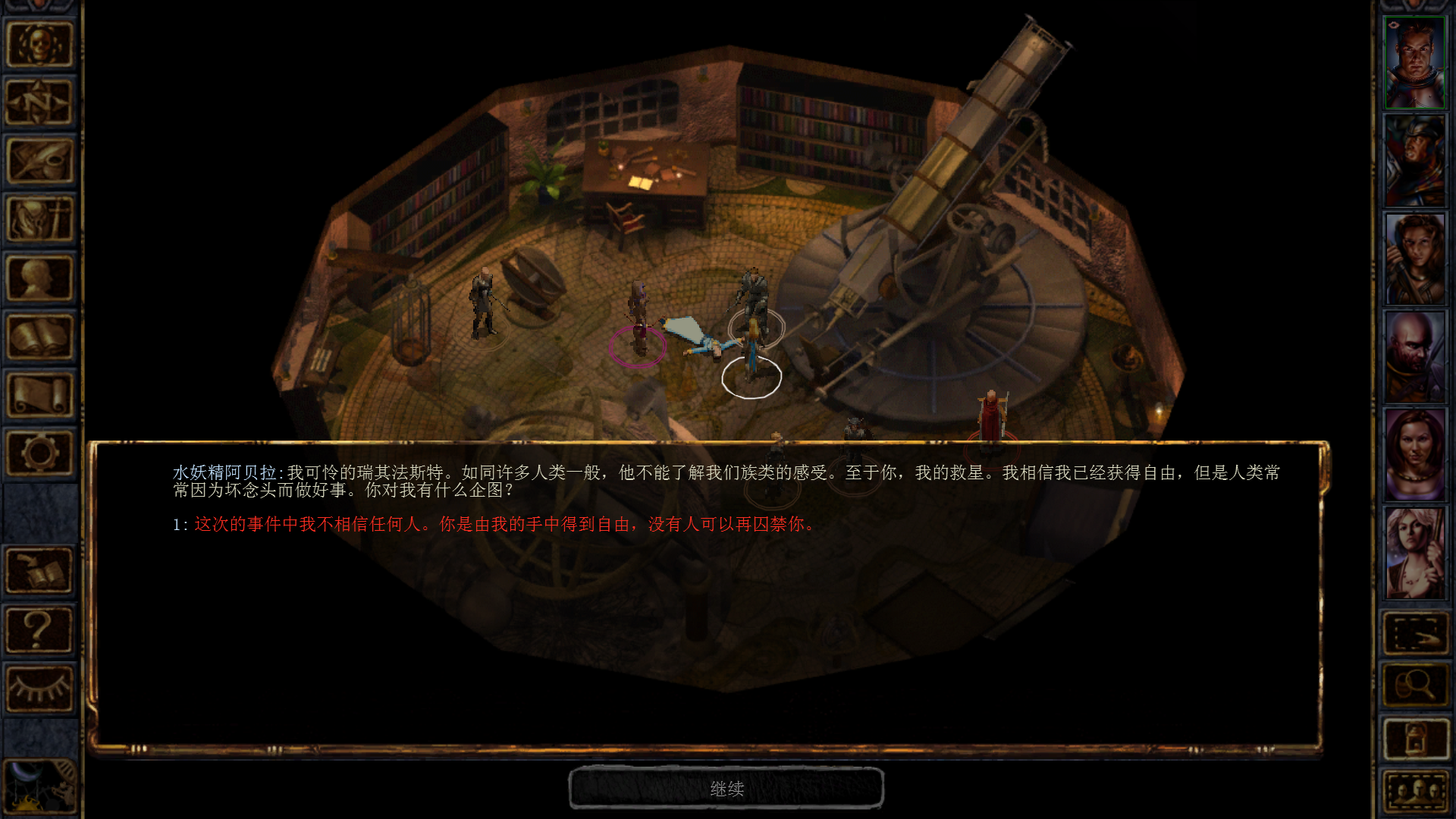Open the character record bust icon

(x=39, y=278)
